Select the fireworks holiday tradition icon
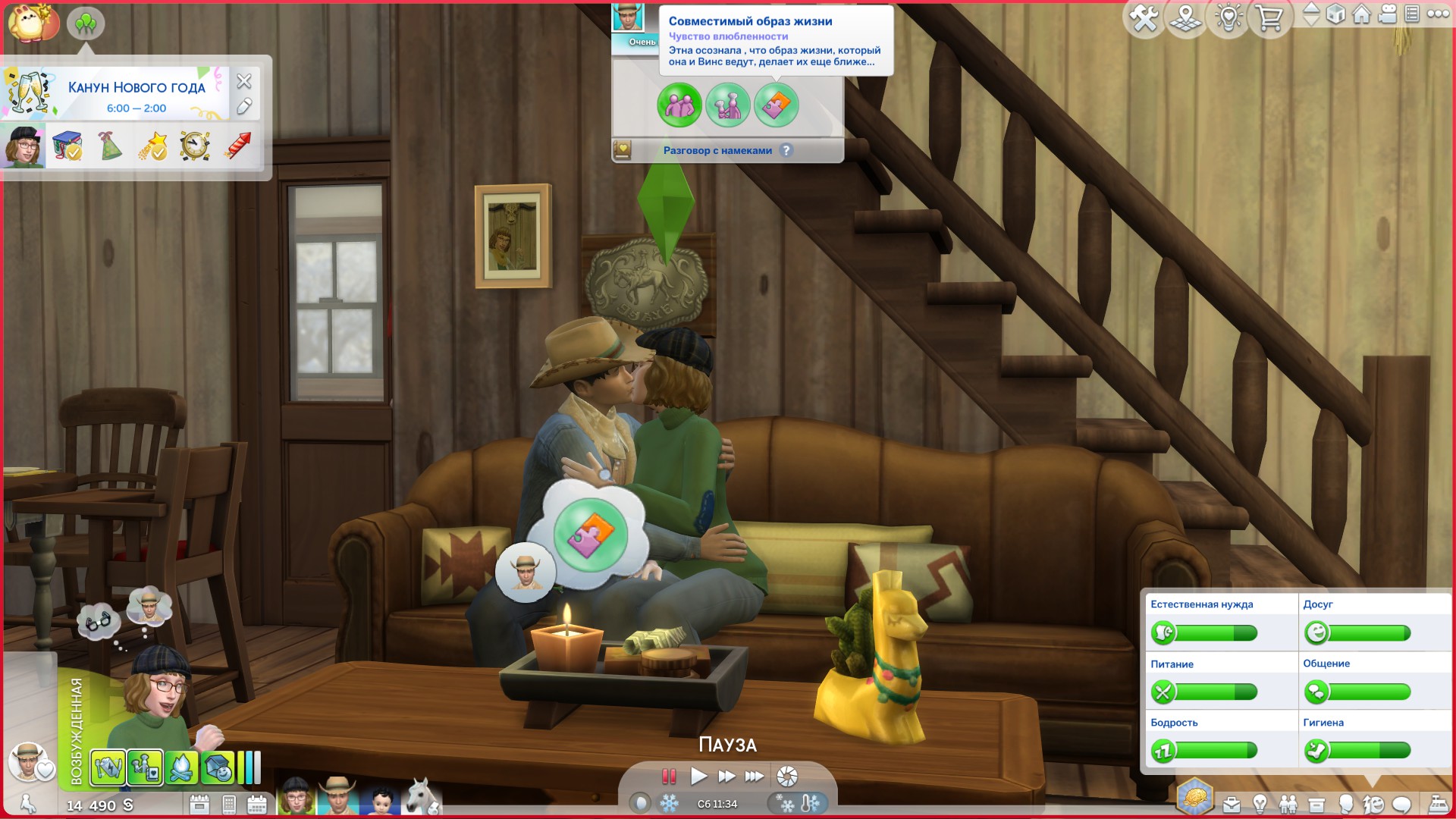The height and width of the screenshot is (819, 1456). 237,146
